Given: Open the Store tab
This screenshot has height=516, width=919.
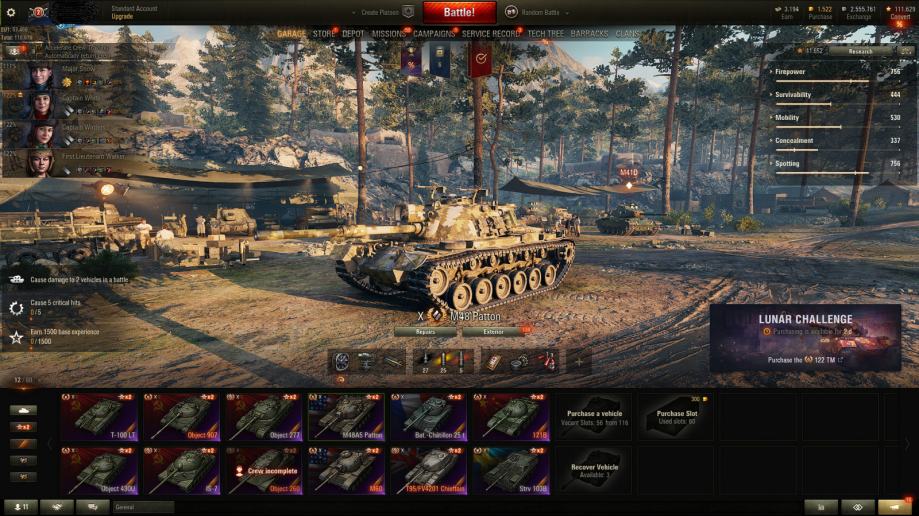Looking at the screenshot, I should pos(324,34).
